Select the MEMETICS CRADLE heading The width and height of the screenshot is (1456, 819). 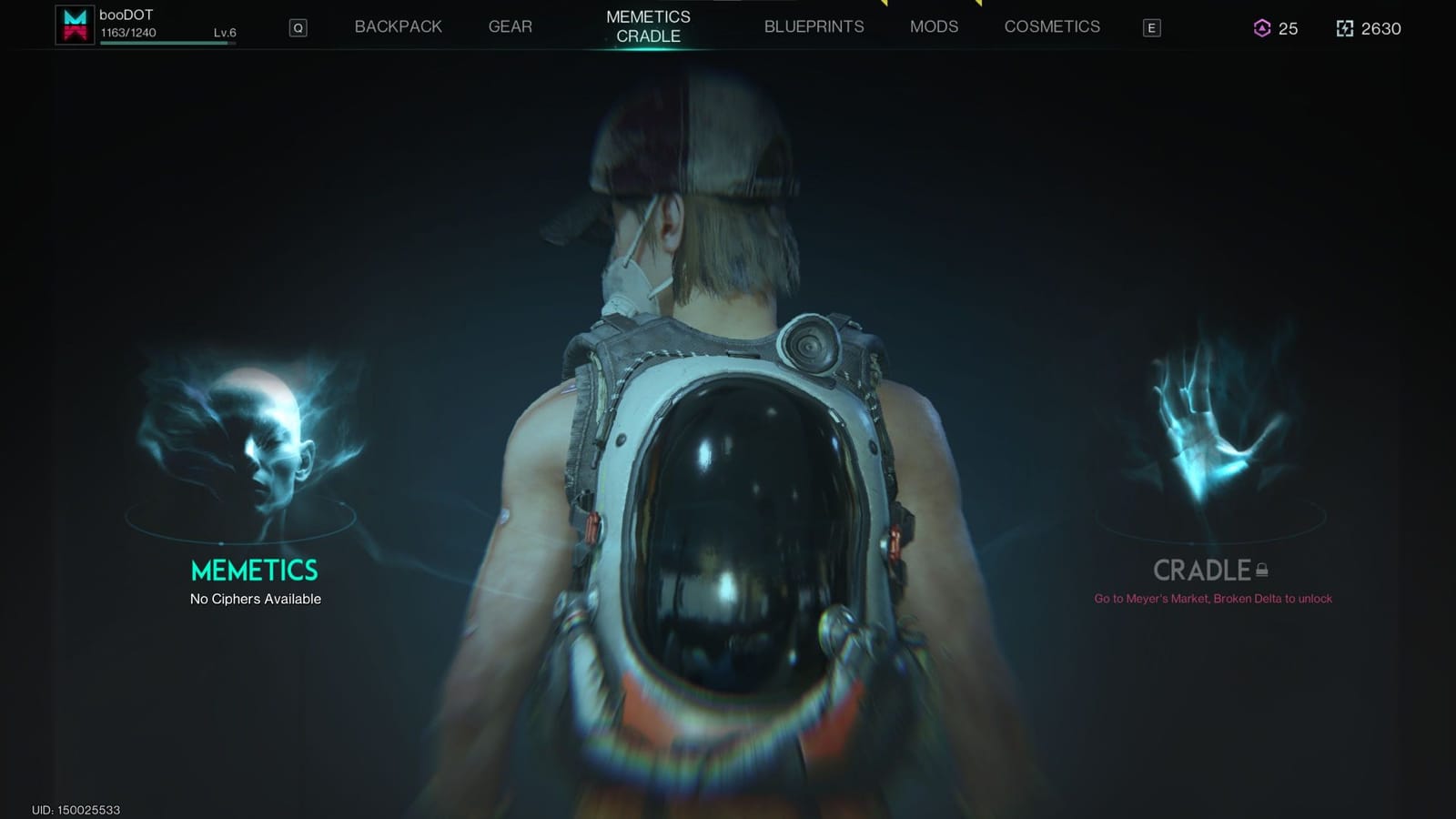[x=647, y=26]
